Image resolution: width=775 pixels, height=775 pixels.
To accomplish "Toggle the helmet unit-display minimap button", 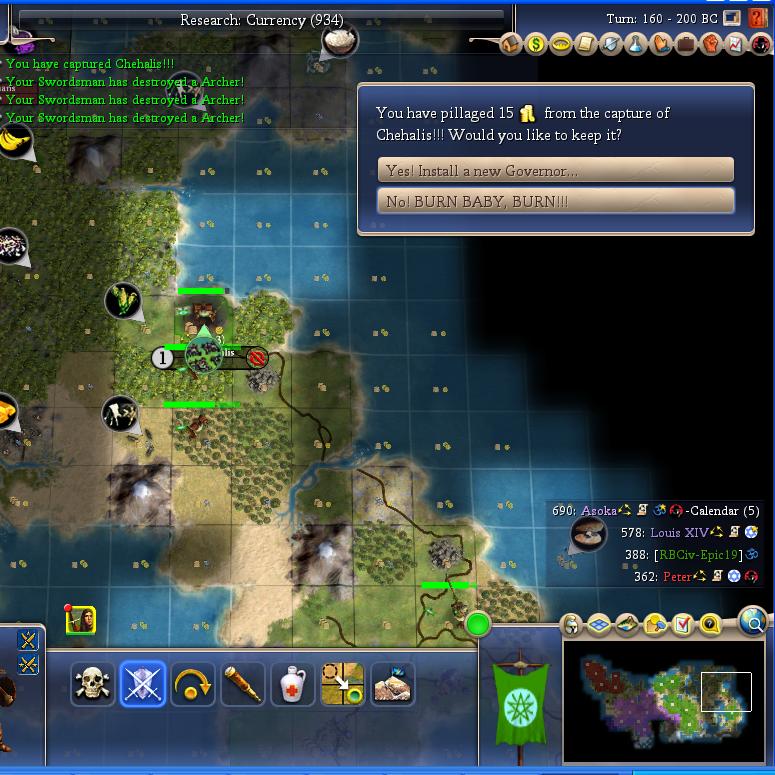I will [x=572, y=625].
